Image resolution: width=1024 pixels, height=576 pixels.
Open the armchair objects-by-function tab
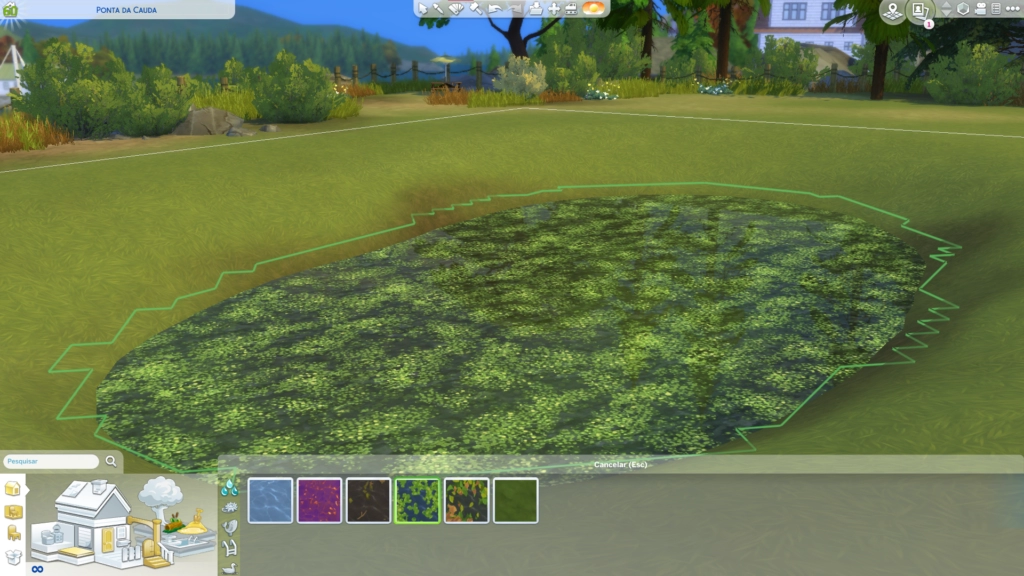click(x=13, y=533)
